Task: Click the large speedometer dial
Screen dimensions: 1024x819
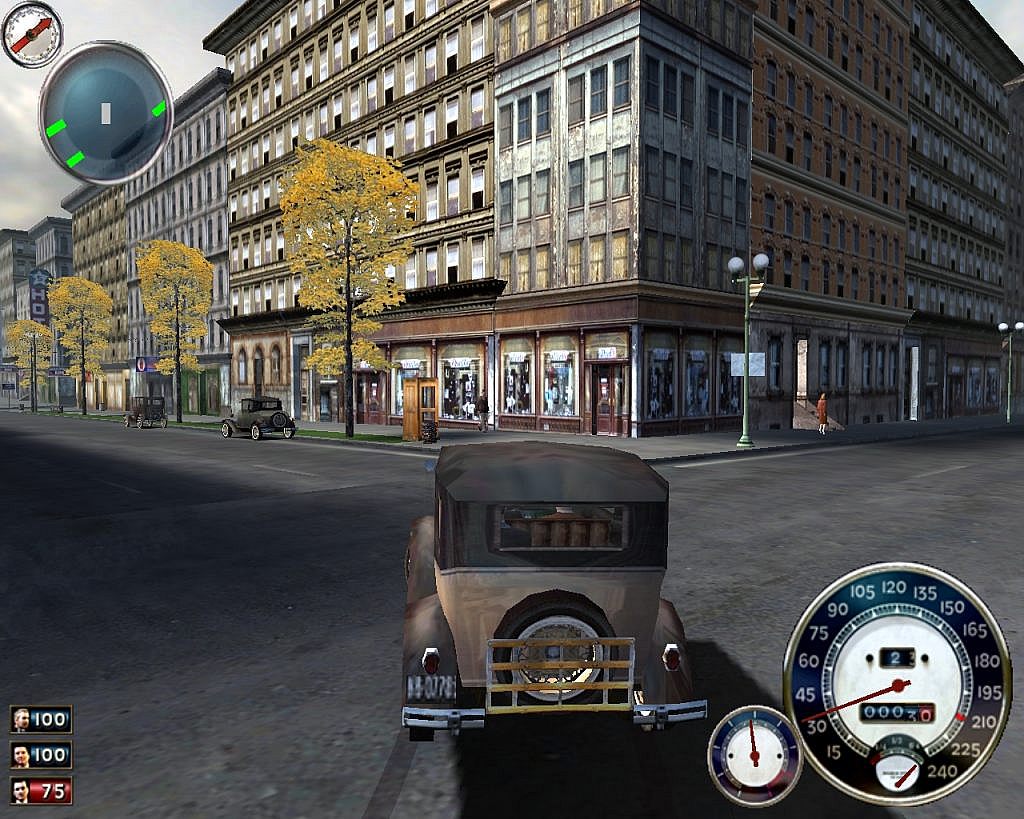Action: point(897,683)
